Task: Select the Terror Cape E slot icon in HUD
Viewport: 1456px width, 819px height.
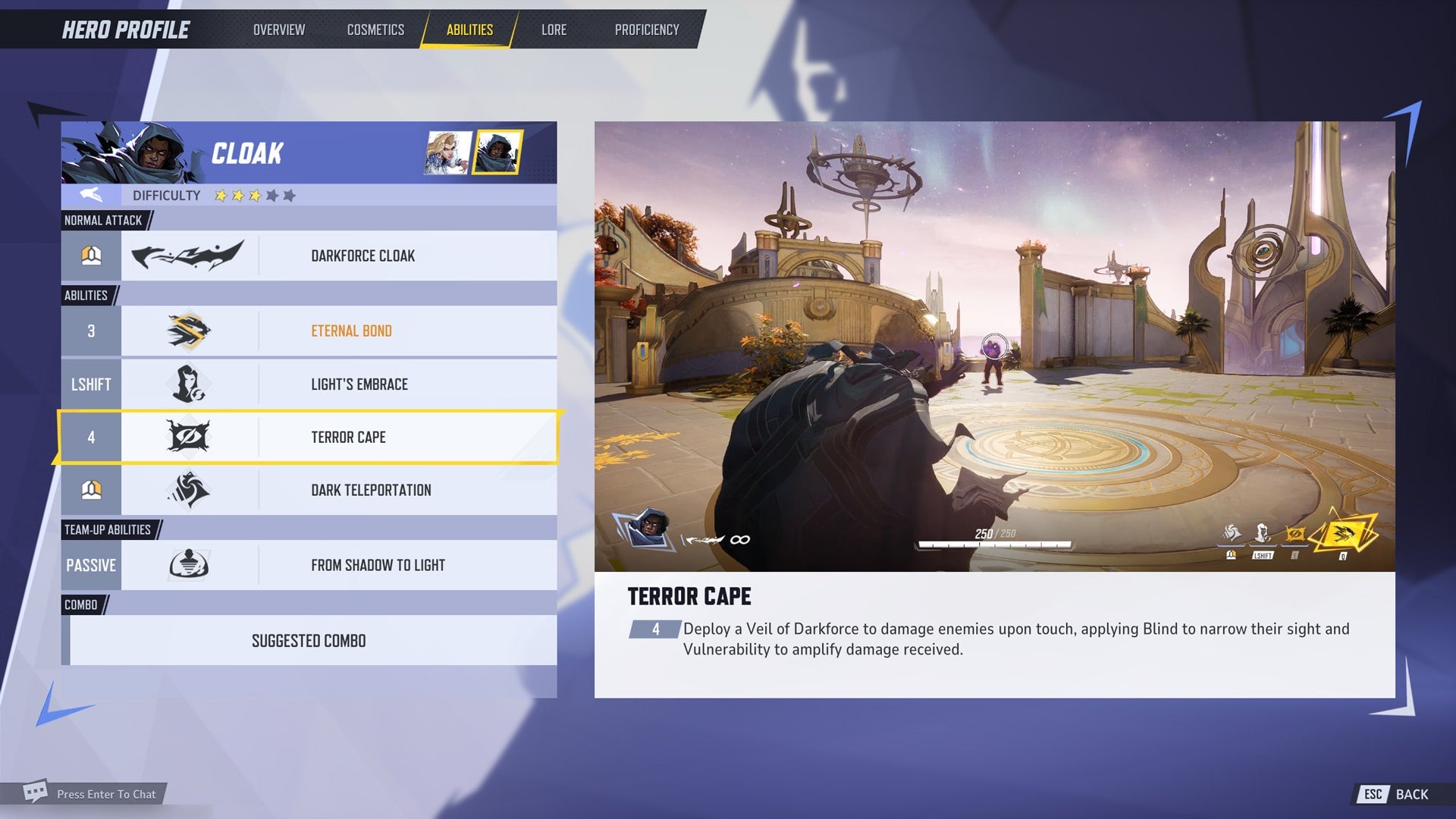Action: [1294, 533]
